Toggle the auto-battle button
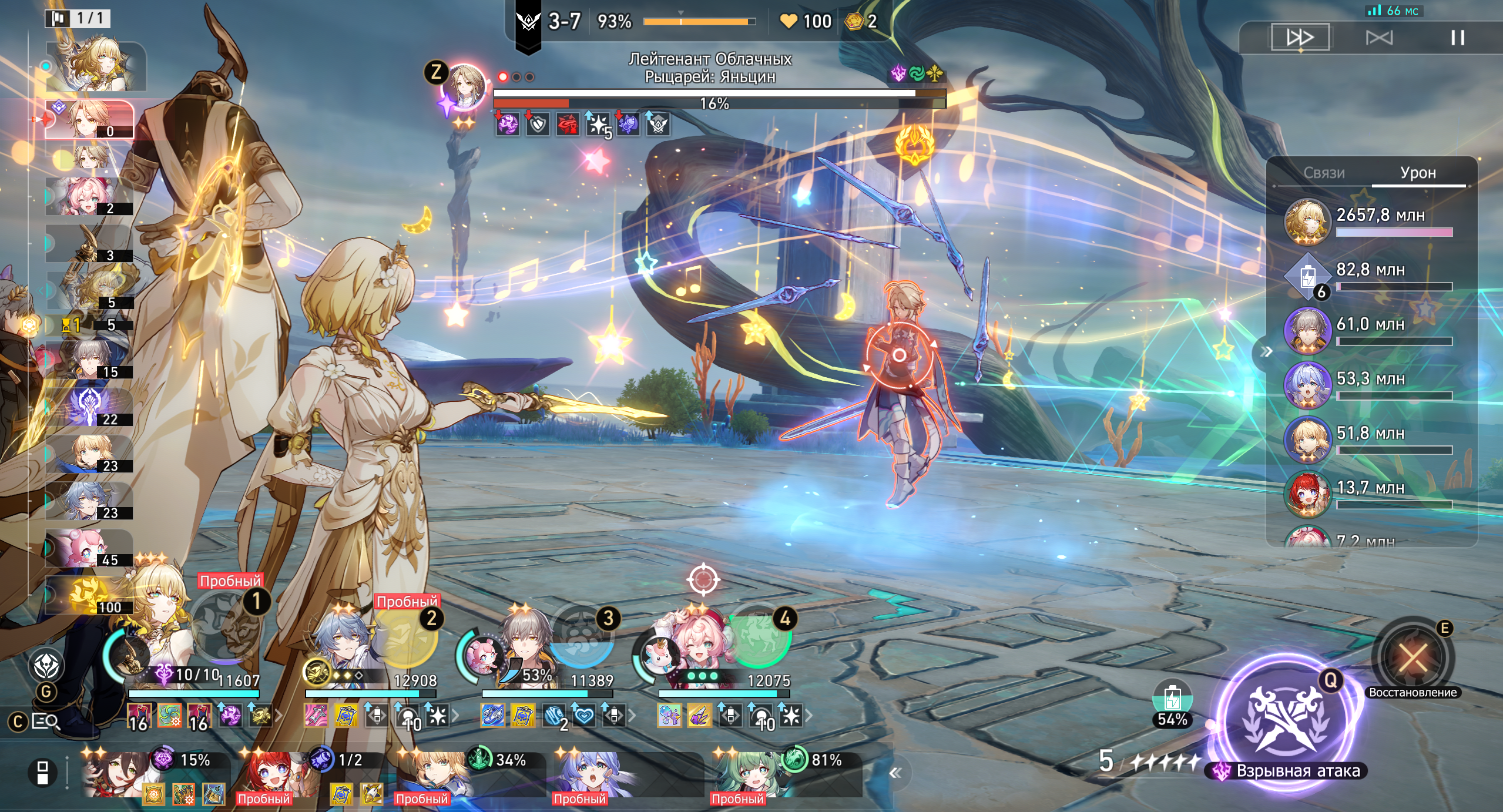 1378,38
